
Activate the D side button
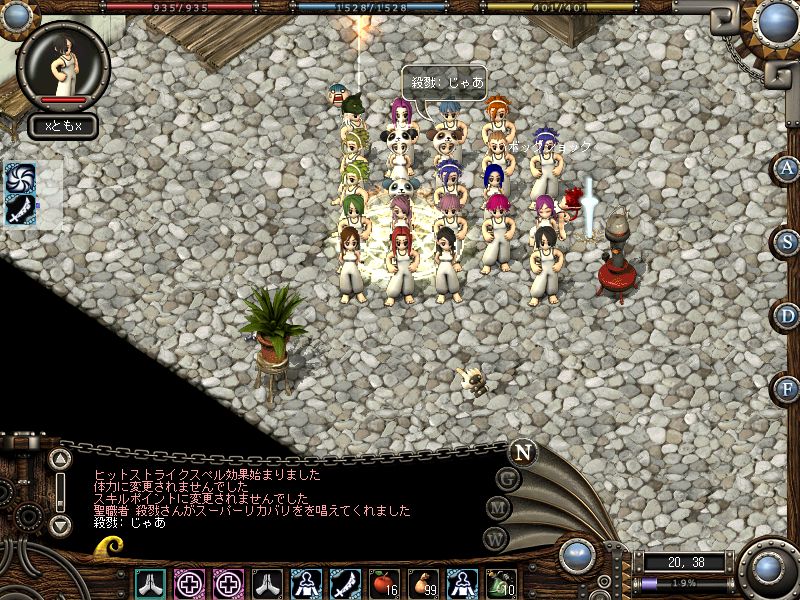(x=787, y=315)
